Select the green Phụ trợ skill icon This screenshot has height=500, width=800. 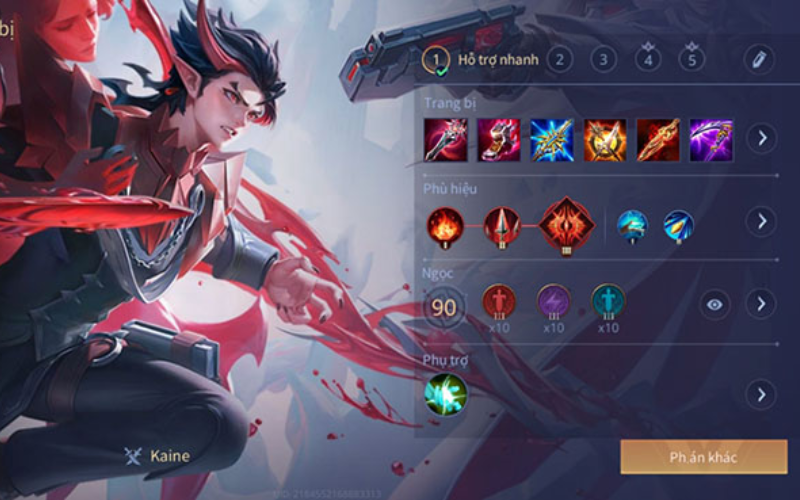[445, 394]
